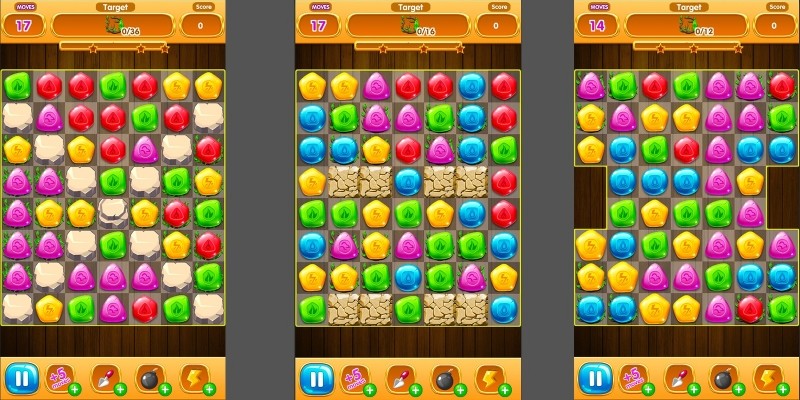Image resolution: width=800 pixels, height=400 pixels.
Task: Use +5 moves booster in the 0/36 game
Action: pos(62,378)
